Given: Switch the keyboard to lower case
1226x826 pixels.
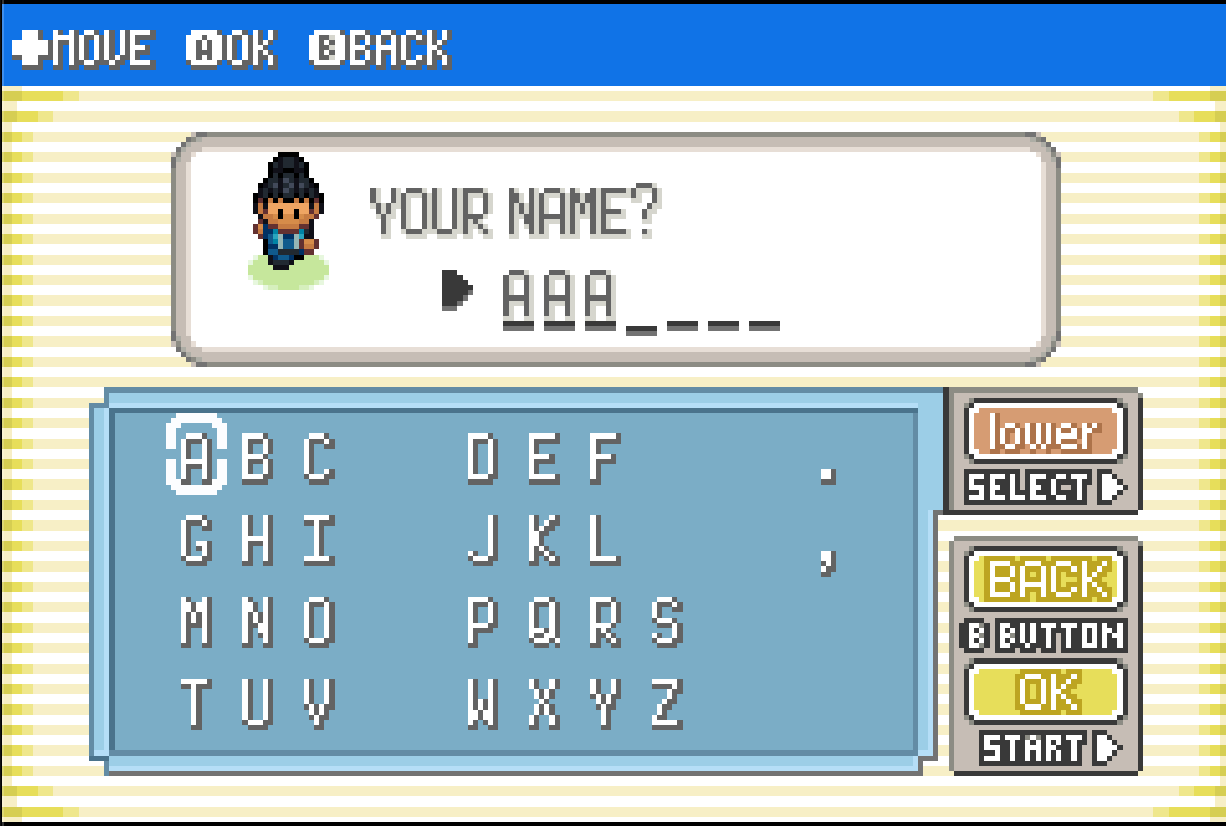Looking at the screenshot, I should pos(1045,432).
